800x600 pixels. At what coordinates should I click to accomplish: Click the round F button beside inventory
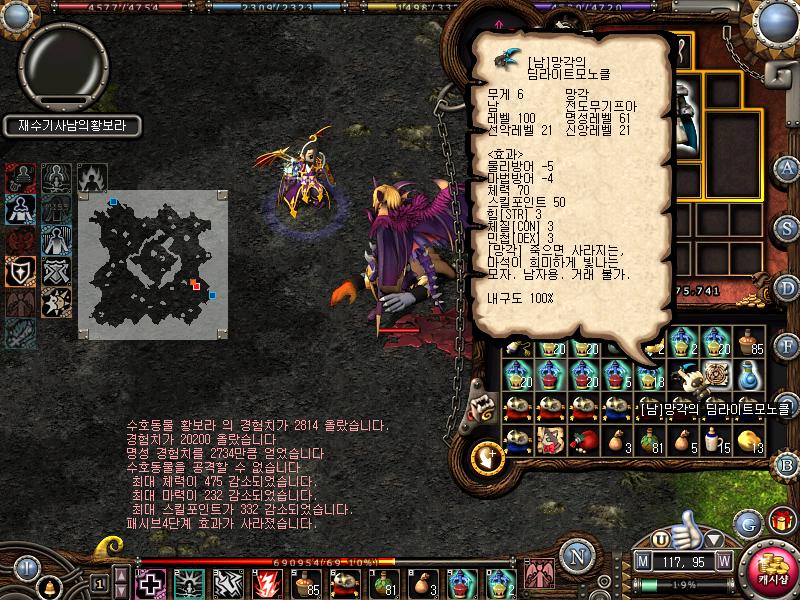tap(787, 346)
